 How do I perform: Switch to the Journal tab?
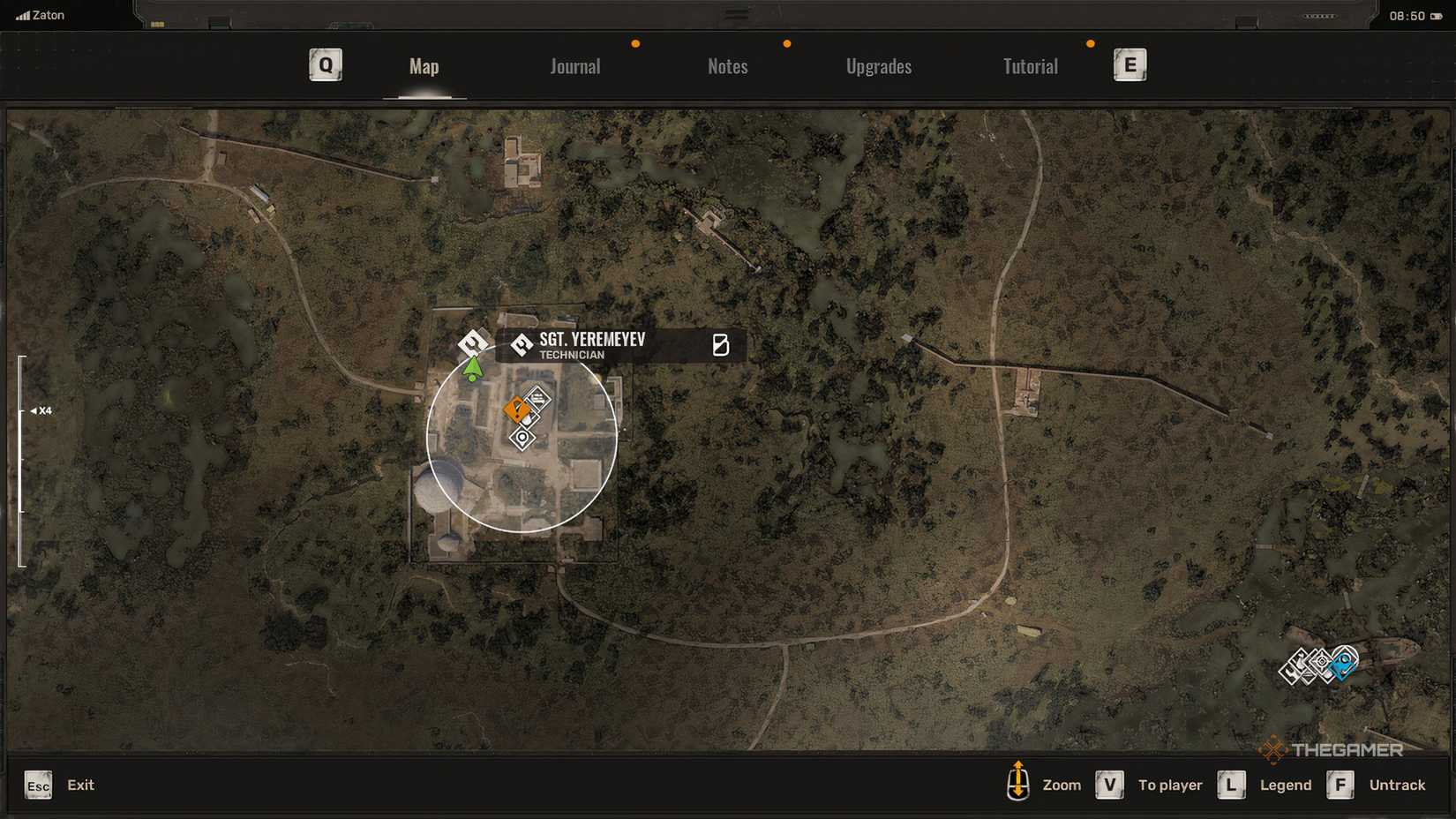(x=574, y=65)
